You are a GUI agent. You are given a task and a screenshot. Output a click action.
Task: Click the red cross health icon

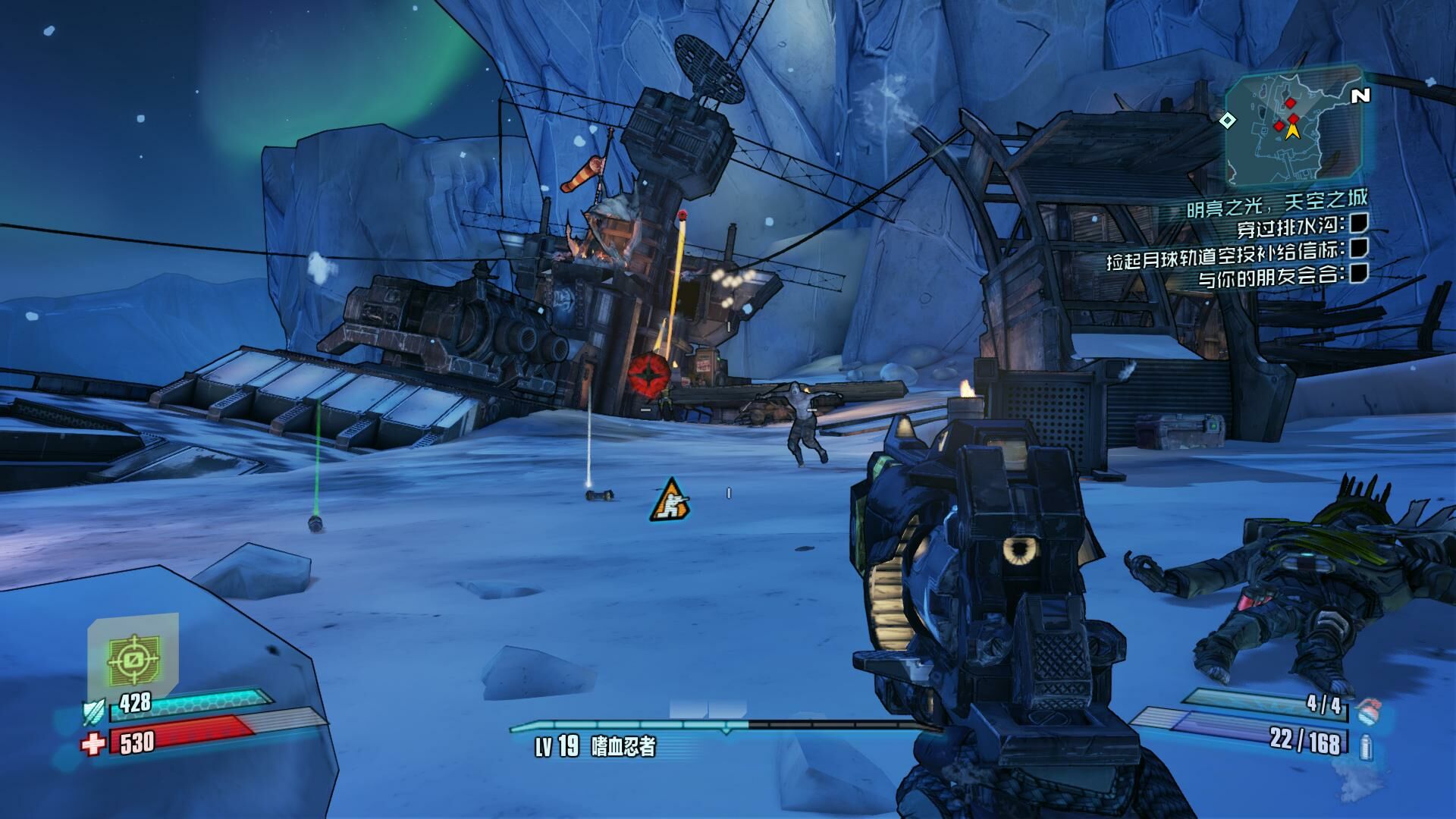(x=93, y=744)
